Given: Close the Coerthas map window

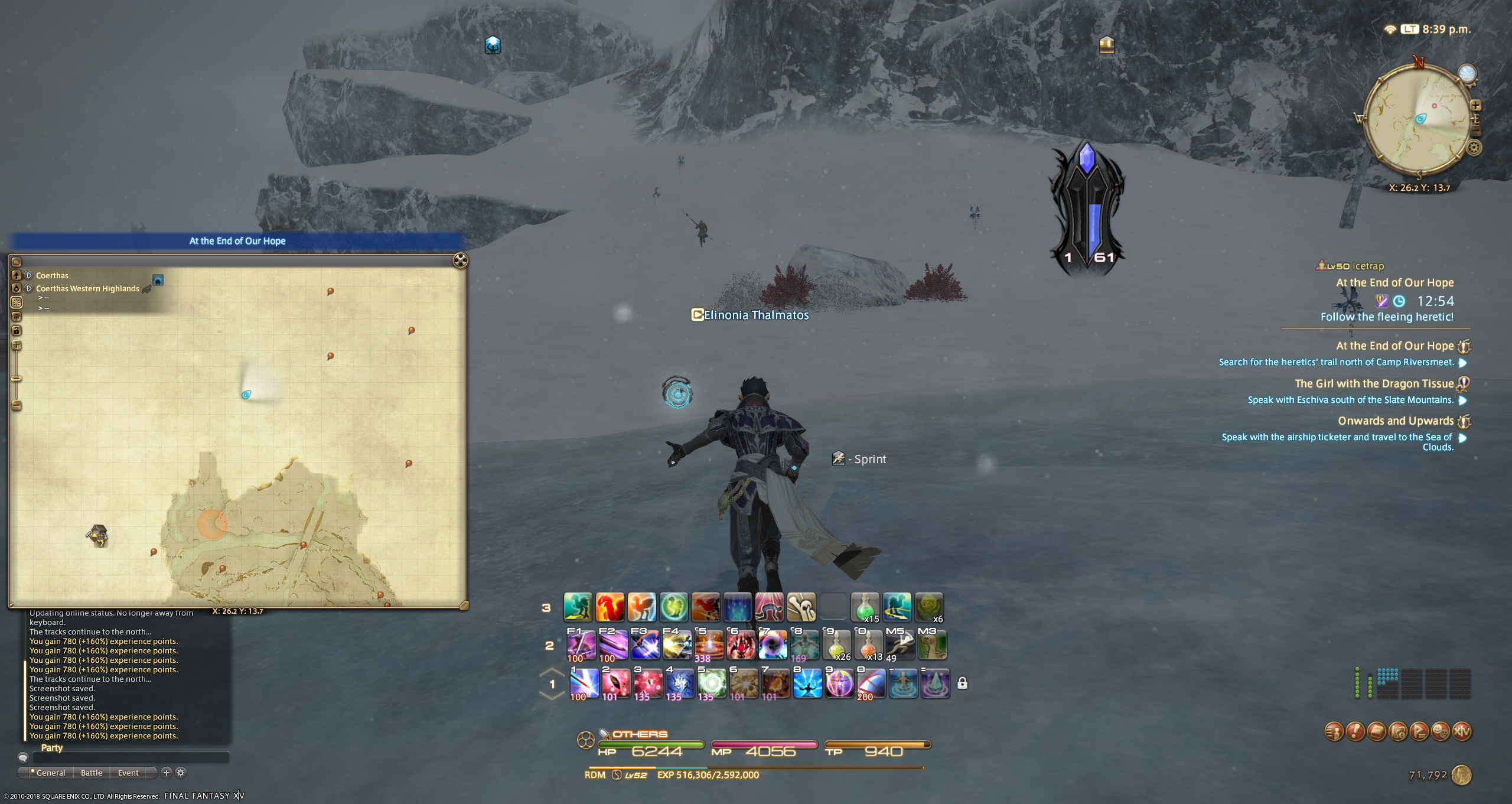Looking at the screenshot, I should 460,261.
